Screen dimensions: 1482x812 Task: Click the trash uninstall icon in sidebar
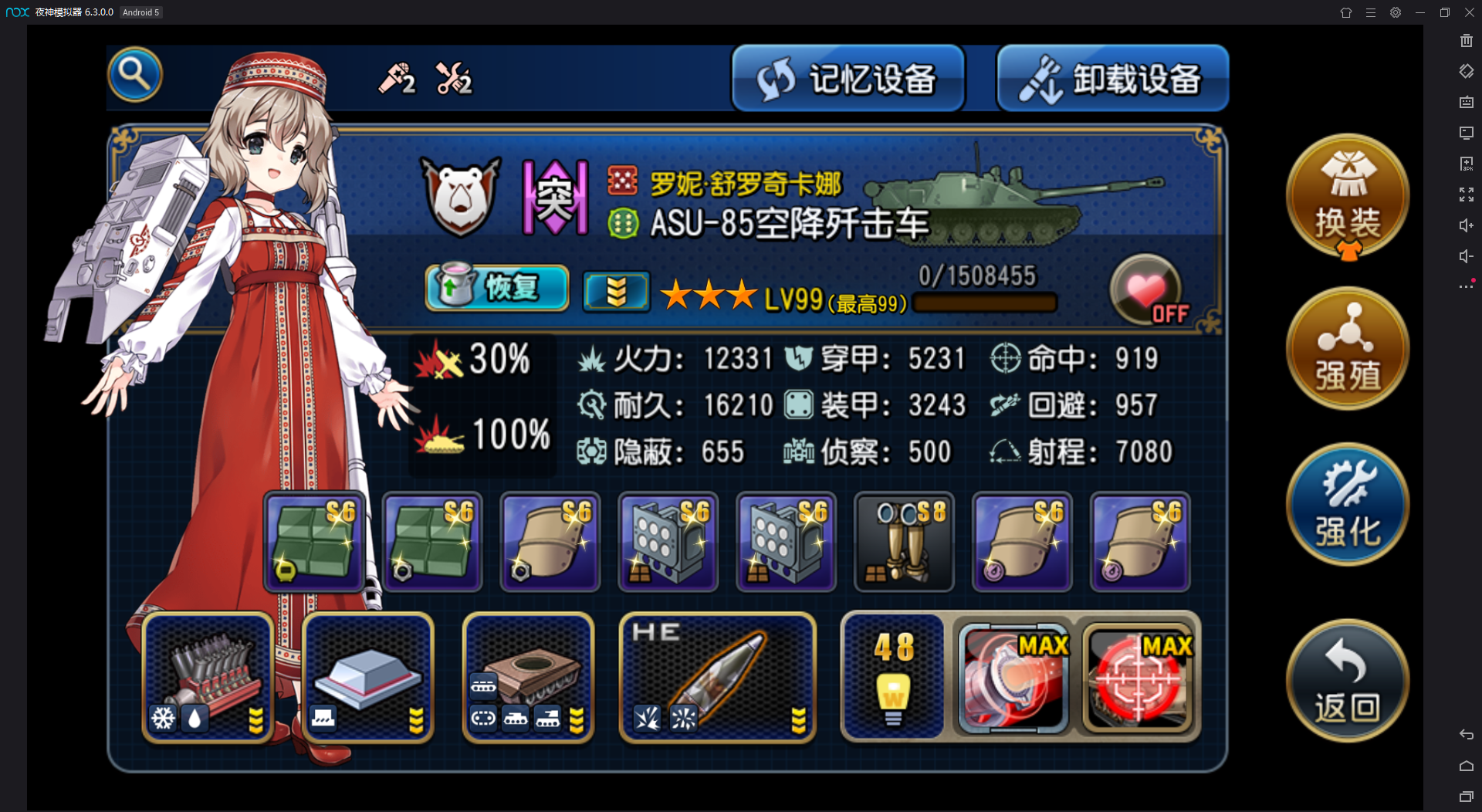tap(1466, 40)
